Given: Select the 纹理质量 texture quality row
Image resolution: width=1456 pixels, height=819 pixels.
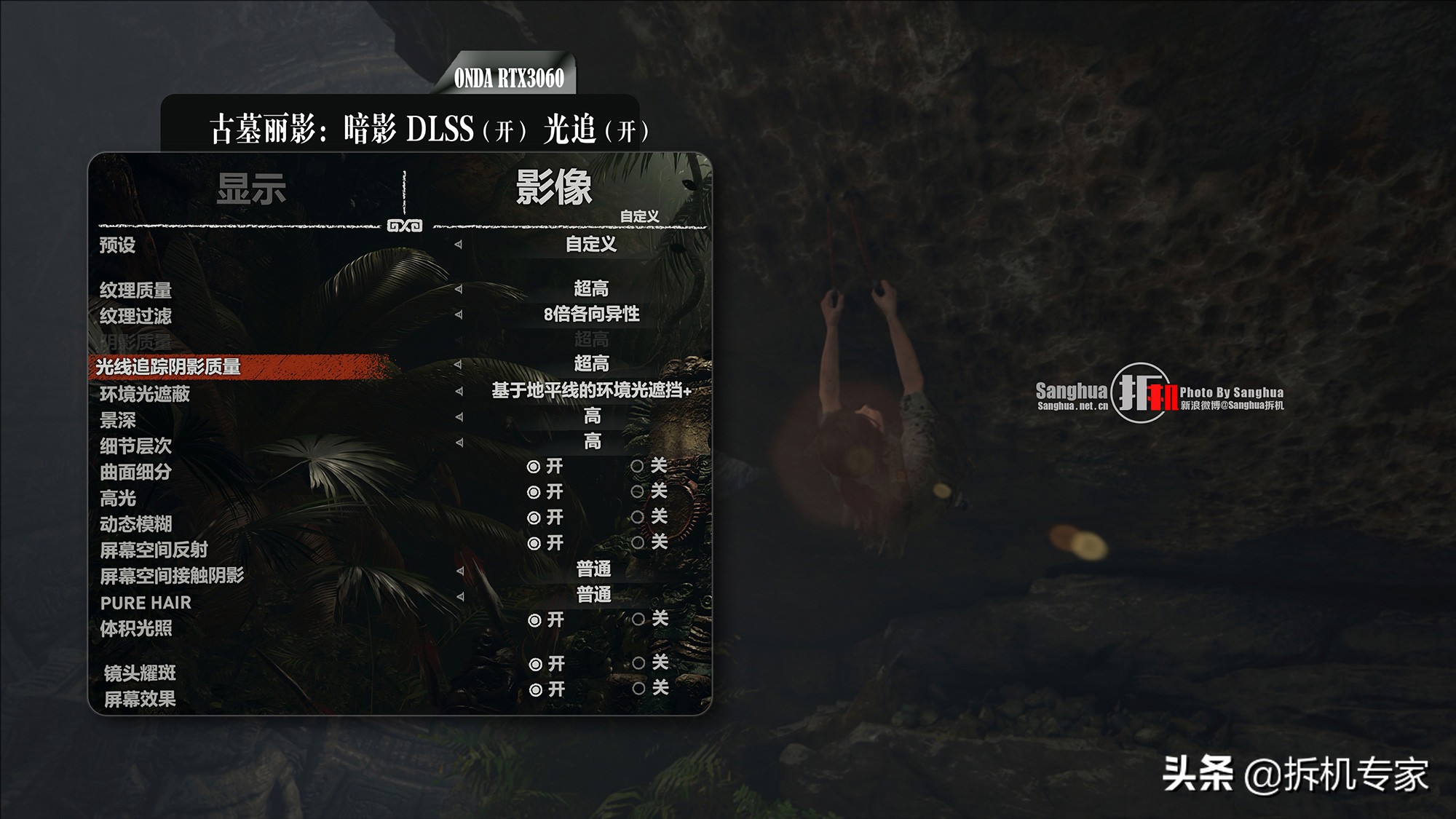Looking at the screenshot, I should [136, 290].
